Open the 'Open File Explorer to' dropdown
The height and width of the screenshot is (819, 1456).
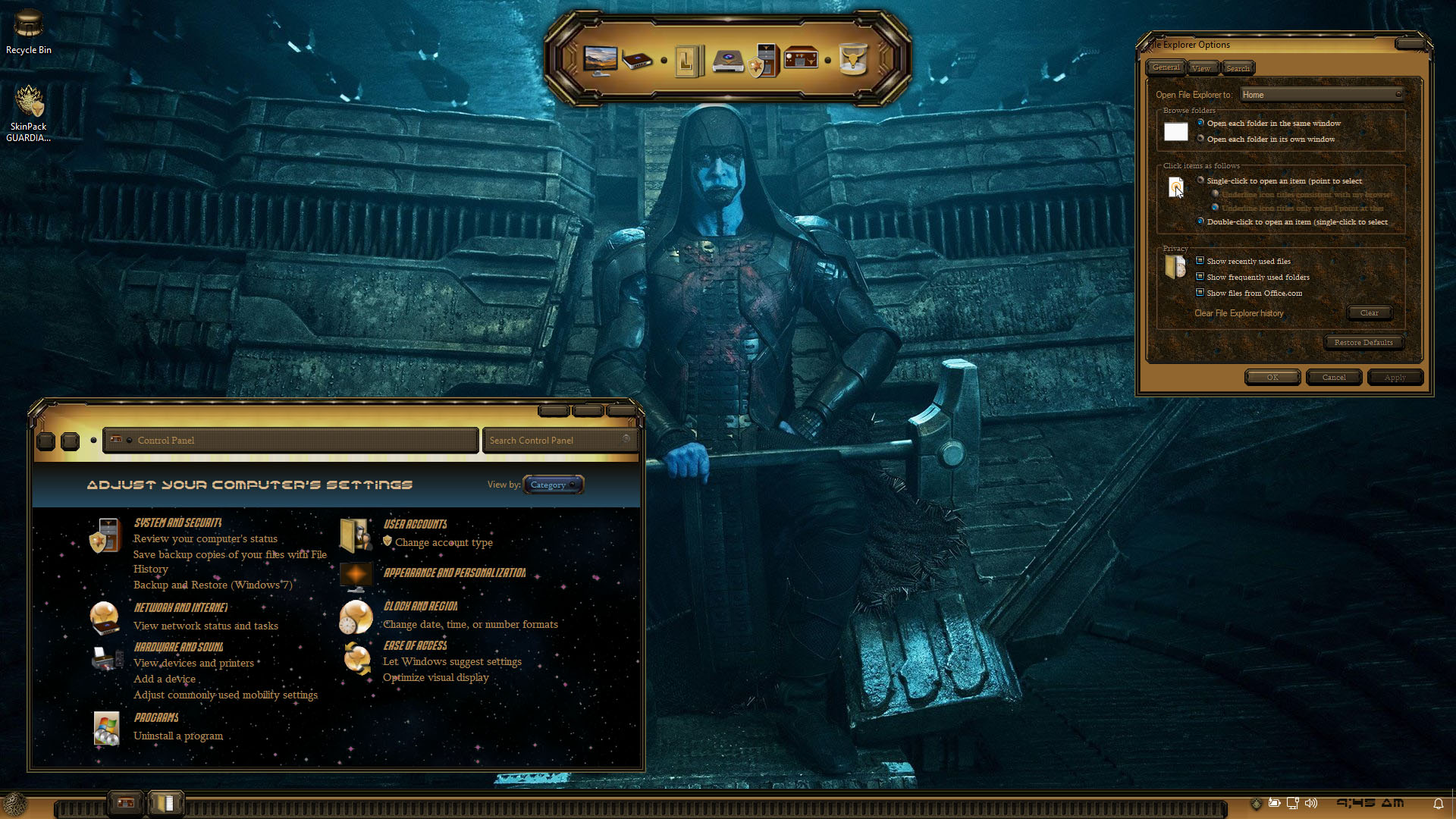point(1320,95)
